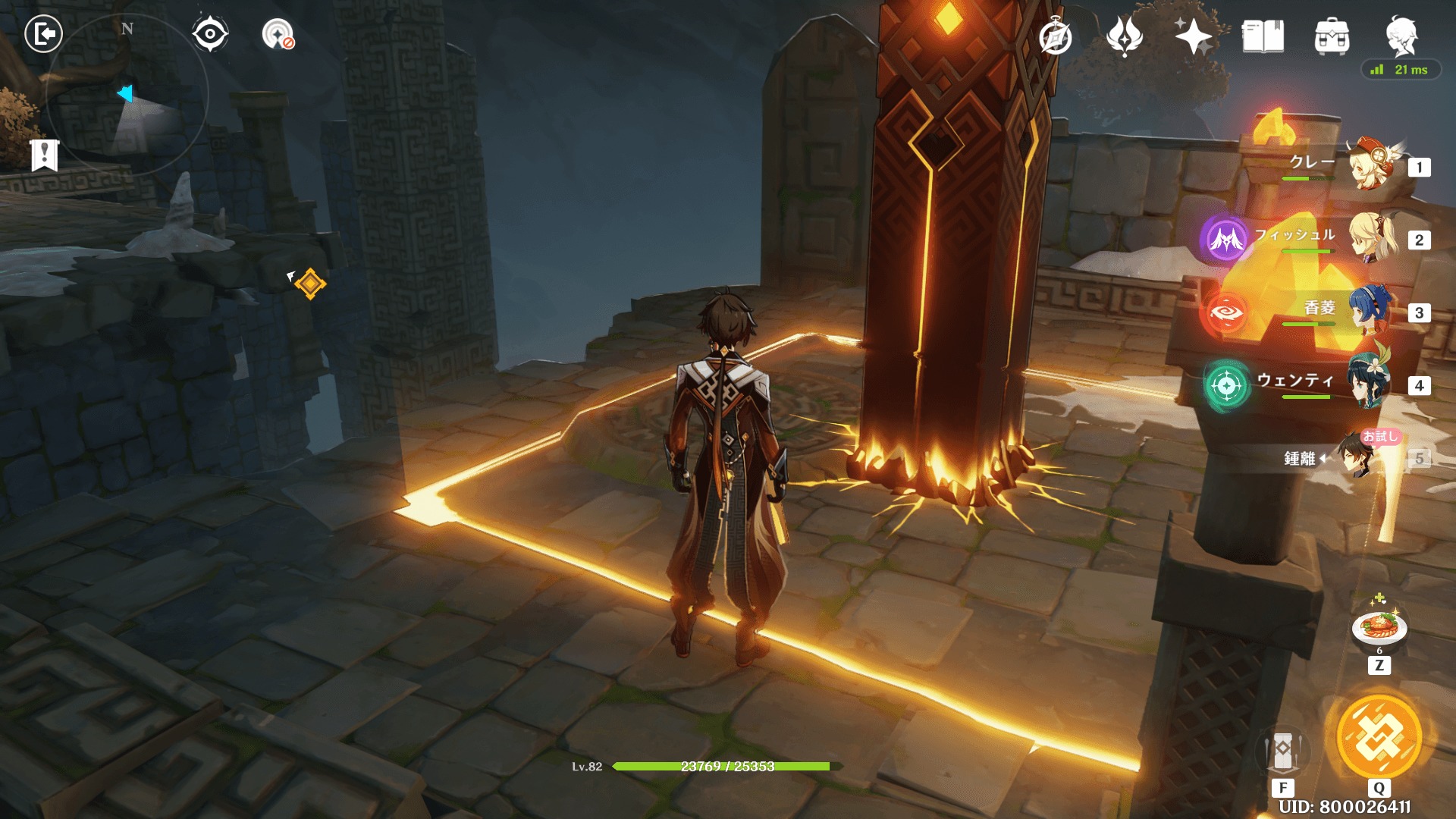1456x819 pixels.
Task: Click the exit domain icon
Action: click(x=43, y=34)
